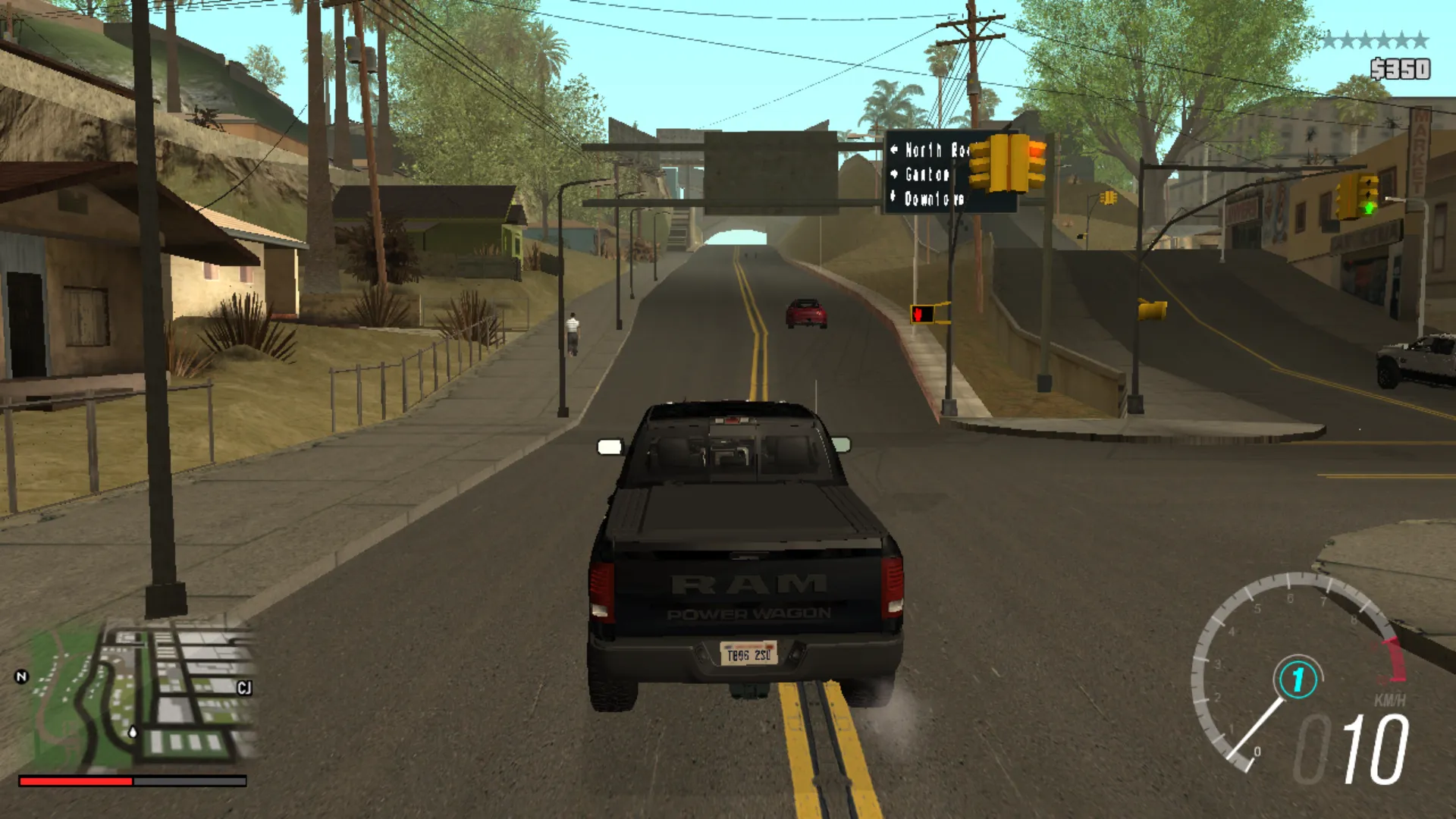This screenshot has height=819, width=1456.
Task: Click the $350 money counter
Action: 1401,67
